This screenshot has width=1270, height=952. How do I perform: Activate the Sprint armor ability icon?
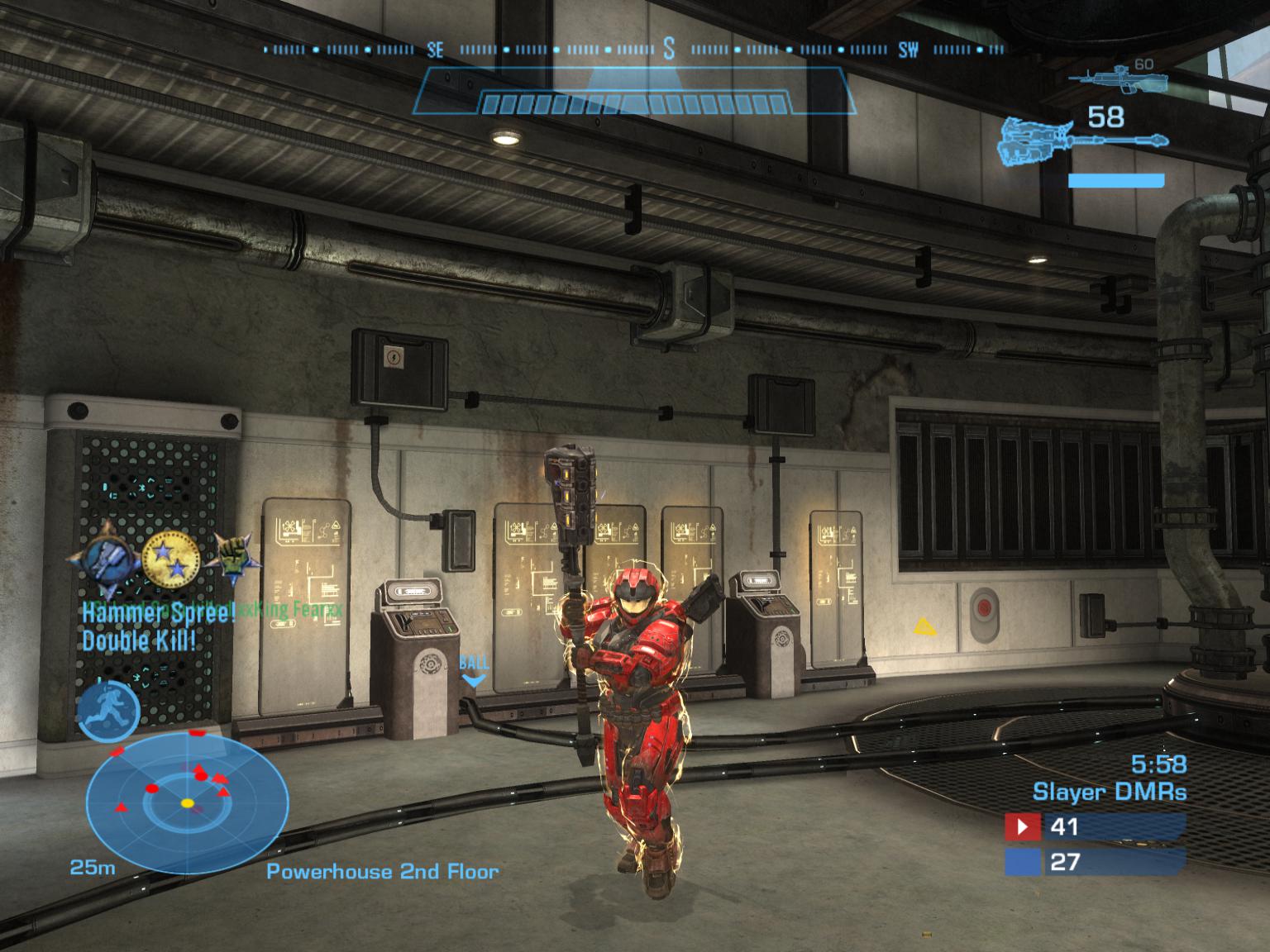click(108, 711)
